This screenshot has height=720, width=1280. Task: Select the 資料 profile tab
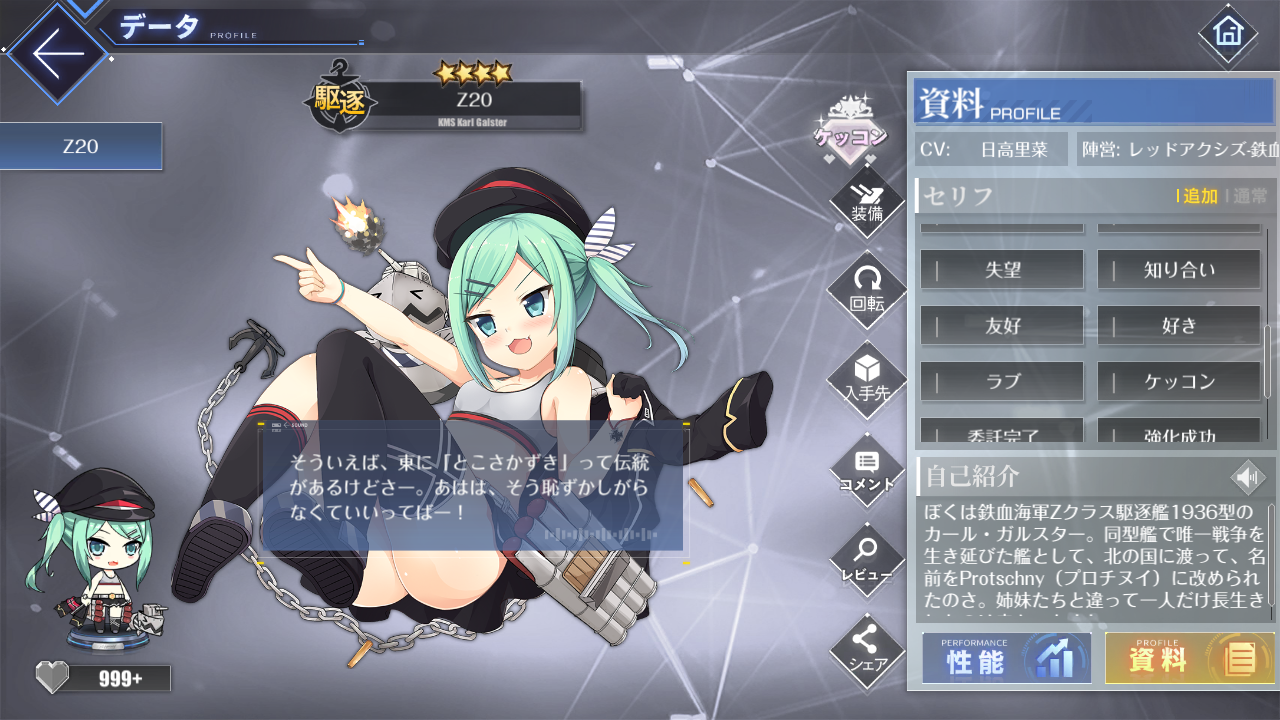(x=1189, y=658)
